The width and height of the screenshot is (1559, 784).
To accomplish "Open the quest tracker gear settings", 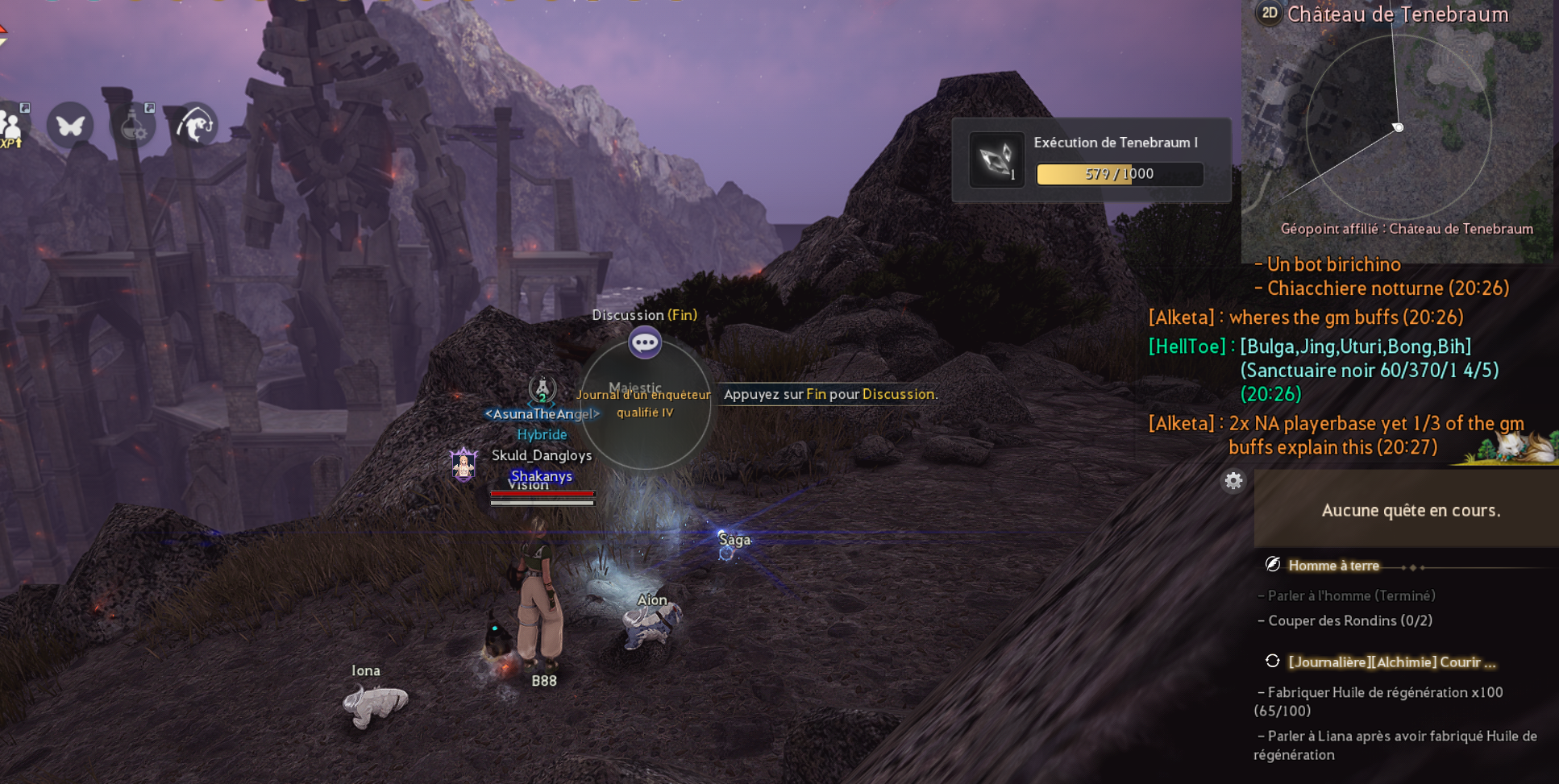I will (x=1233, y=481).
